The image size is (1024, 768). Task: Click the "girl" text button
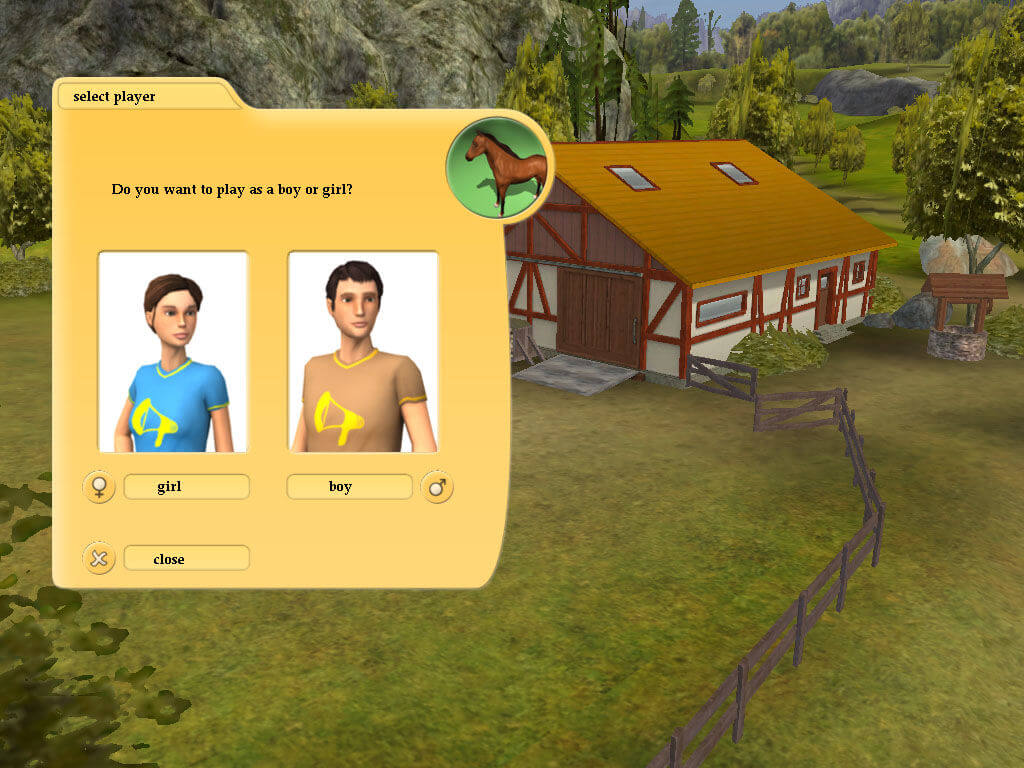[x=186, y=487]
